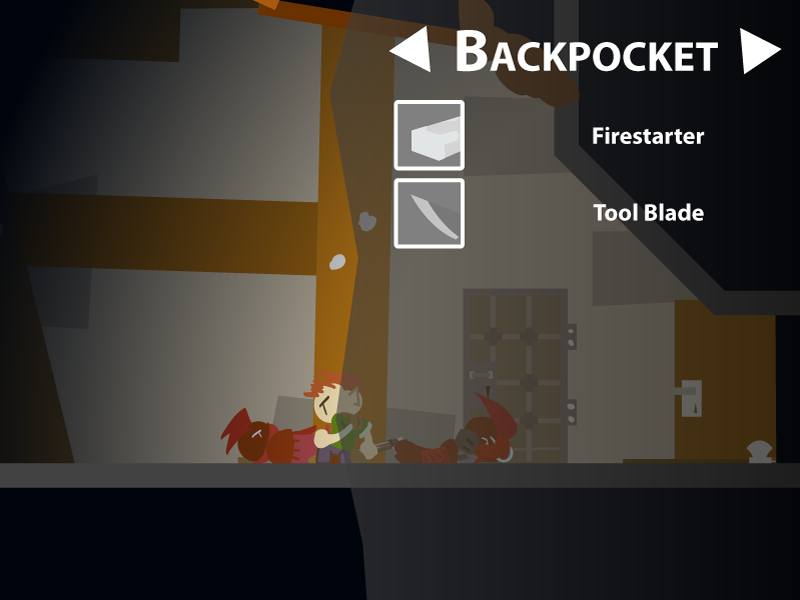800x600 pixels.
Task: Select the Tool Blade item slot
Action: (x=429, y=213)
